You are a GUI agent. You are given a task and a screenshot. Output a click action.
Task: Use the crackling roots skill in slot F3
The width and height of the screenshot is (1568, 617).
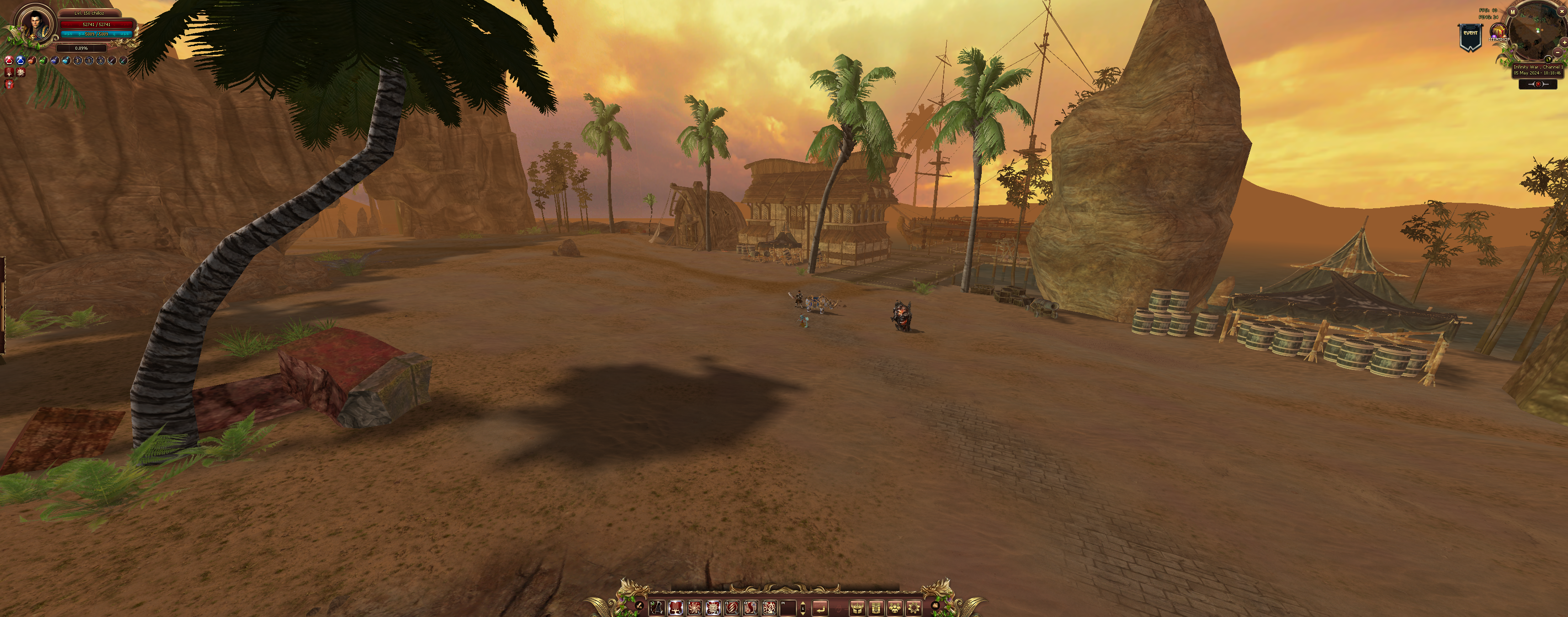point(769,607)
